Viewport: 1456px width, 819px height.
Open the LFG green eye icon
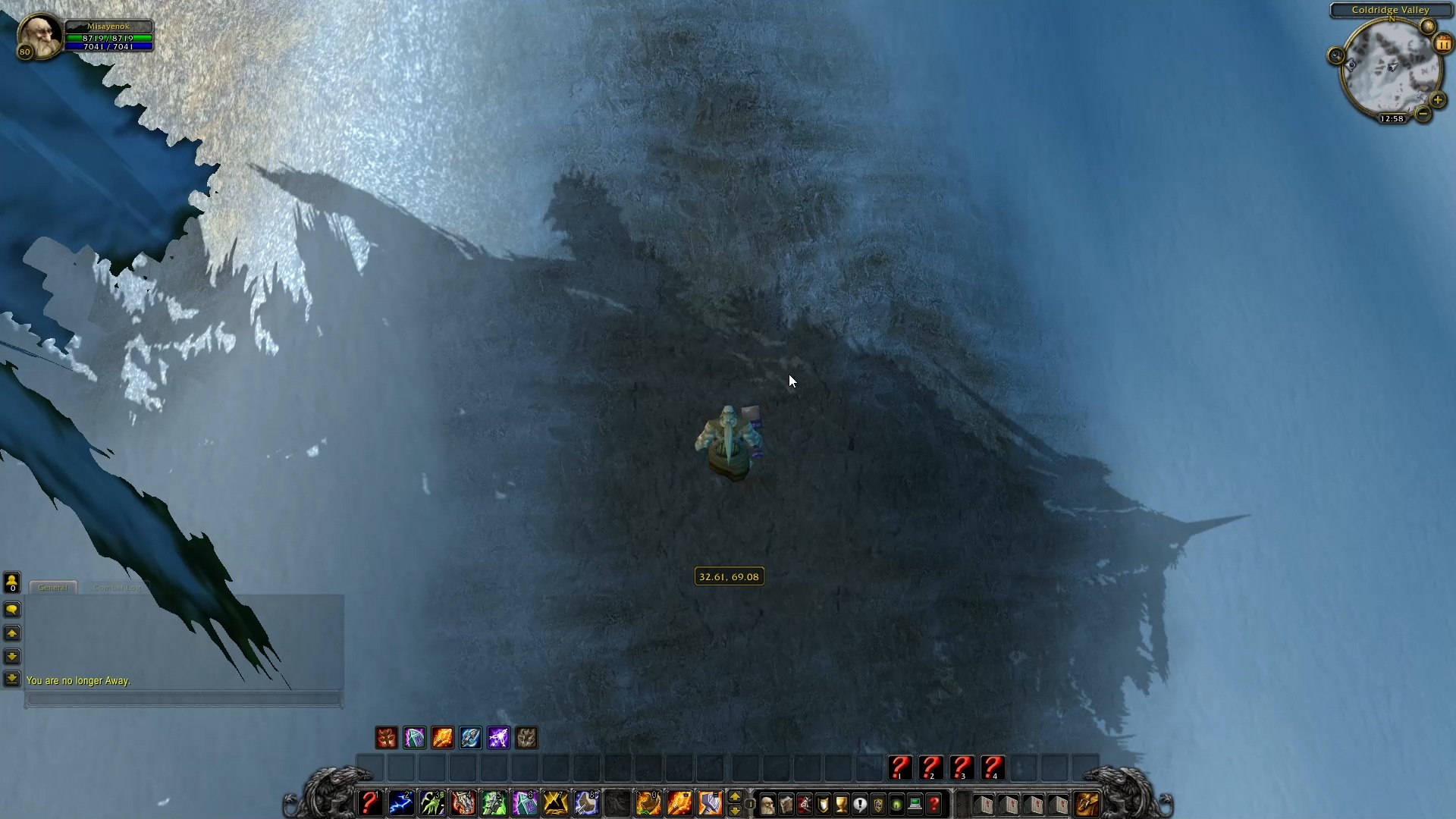click(896, 805)
